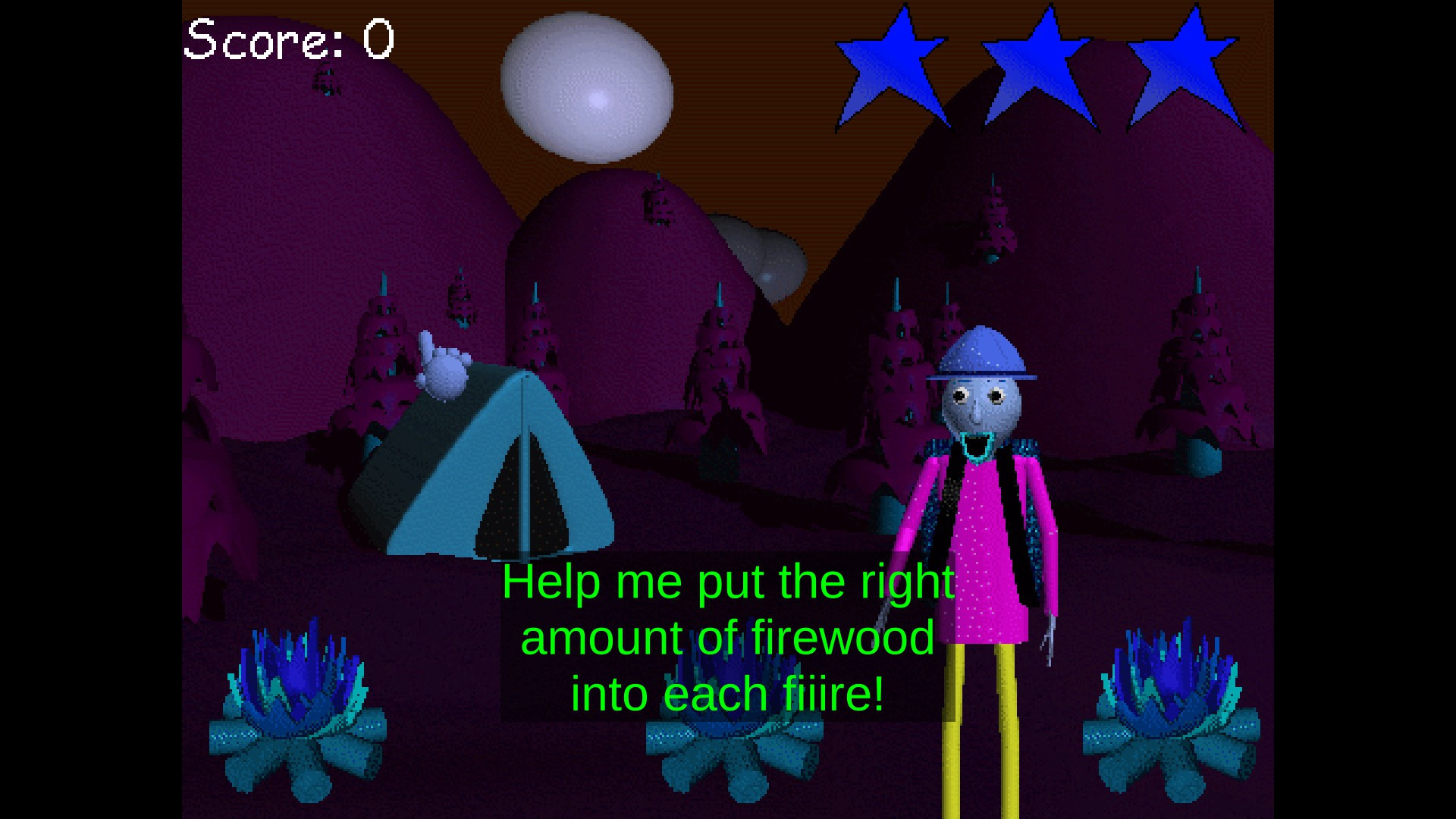
Task: Click the green firewood instruction text
Action: [x=724, y=637]
